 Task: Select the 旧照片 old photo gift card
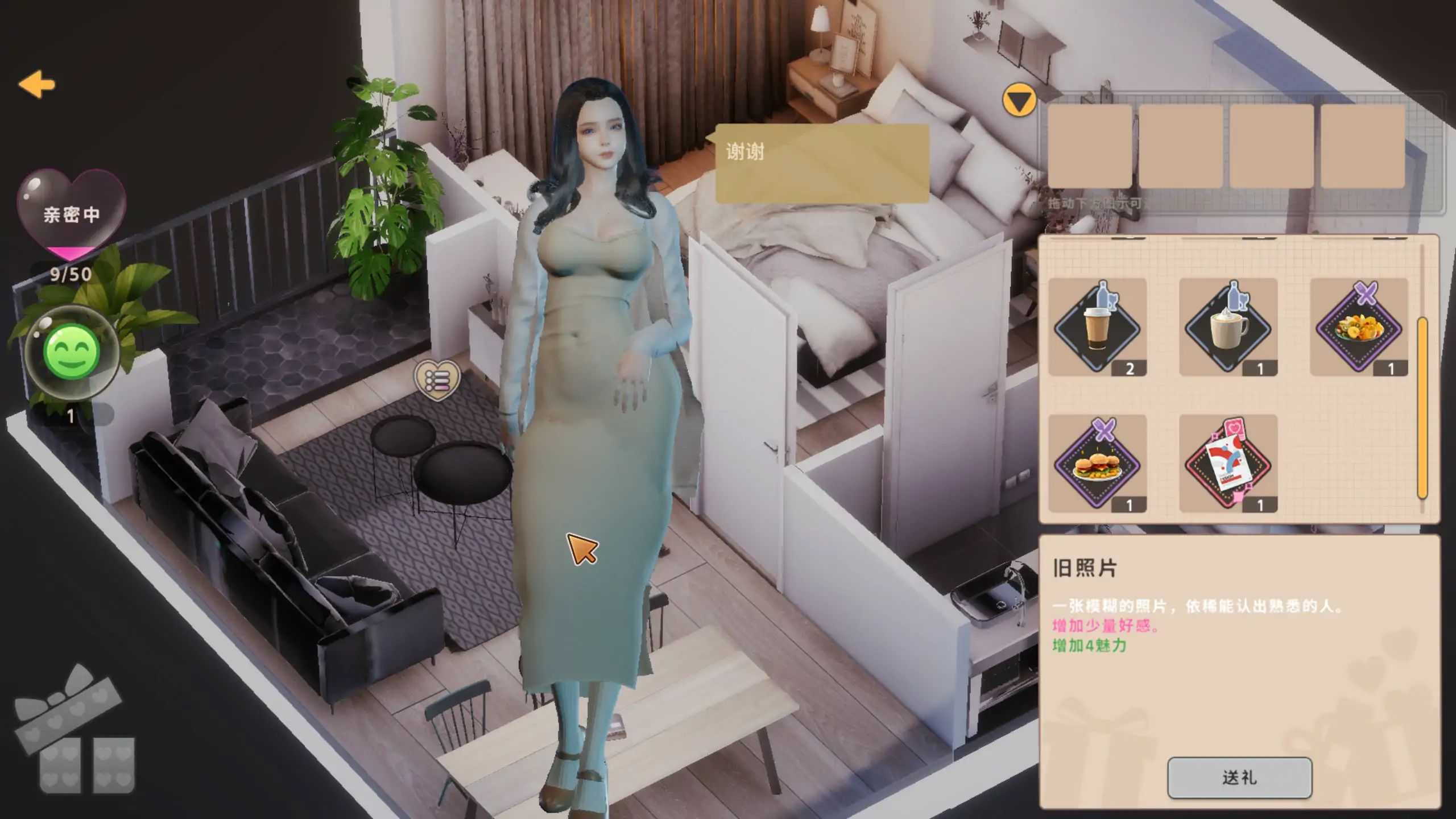coord(1223,466)
